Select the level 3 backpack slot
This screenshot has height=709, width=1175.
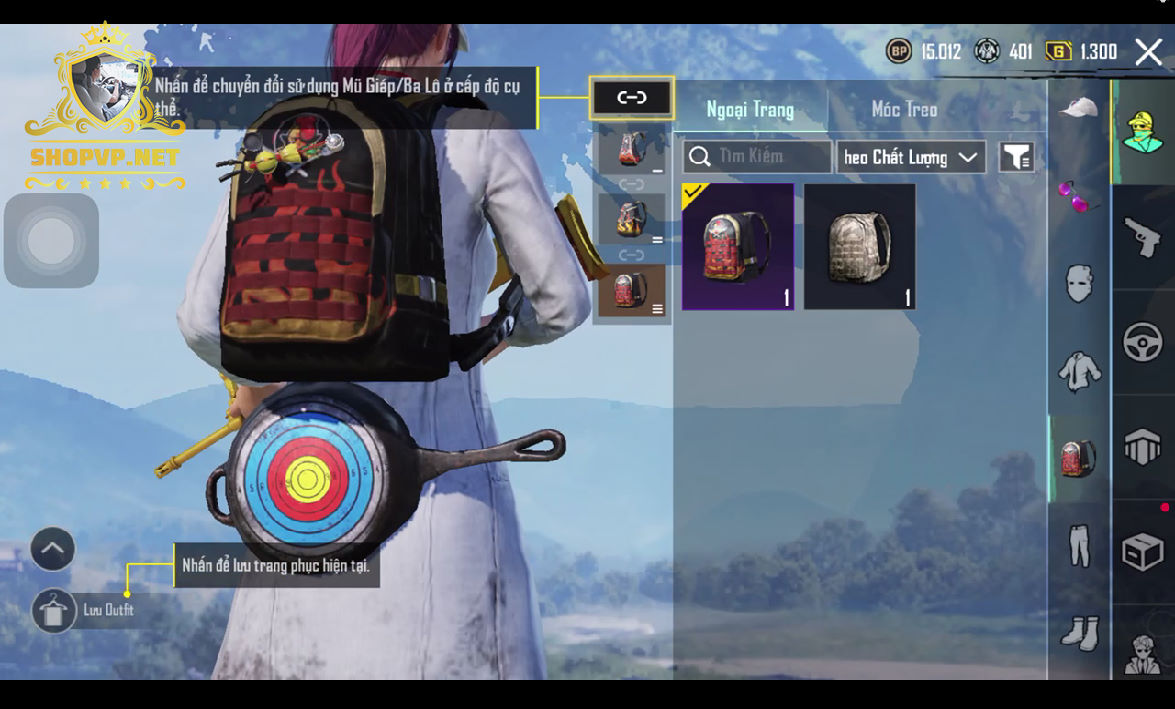pyautogui.click(x=631, y=291)
